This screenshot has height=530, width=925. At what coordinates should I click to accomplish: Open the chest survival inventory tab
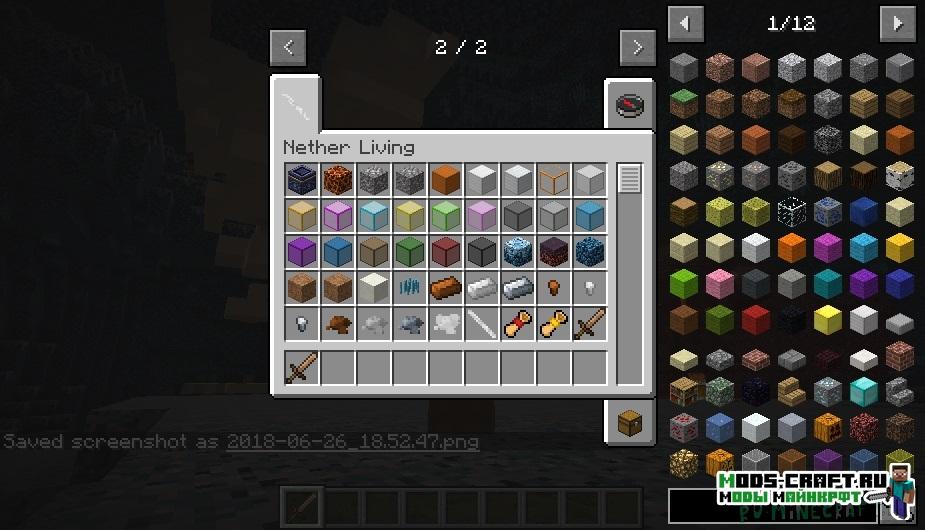629,423
